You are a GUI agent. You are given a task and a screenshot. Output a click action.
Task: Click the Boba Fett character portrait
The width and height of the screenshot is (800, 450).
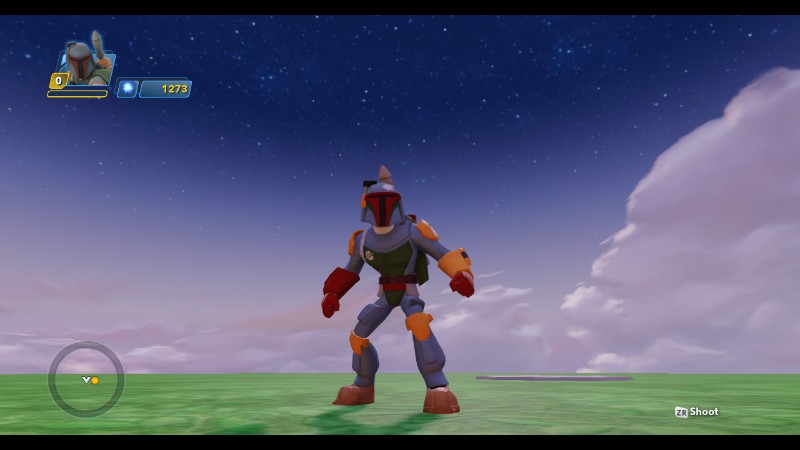click(x=85, y=63)
